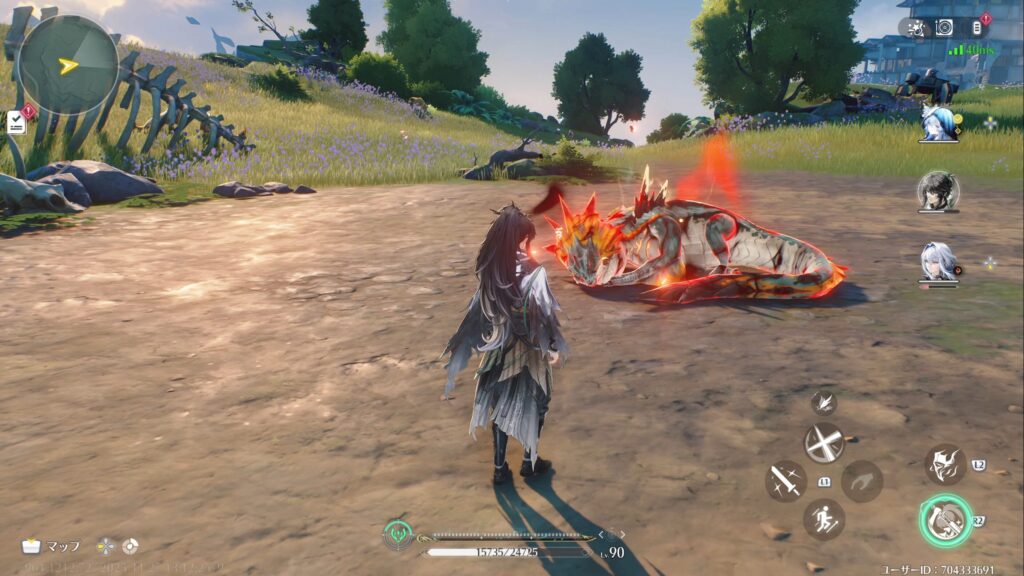Open the camera photo mode icon

click(944, 27)
